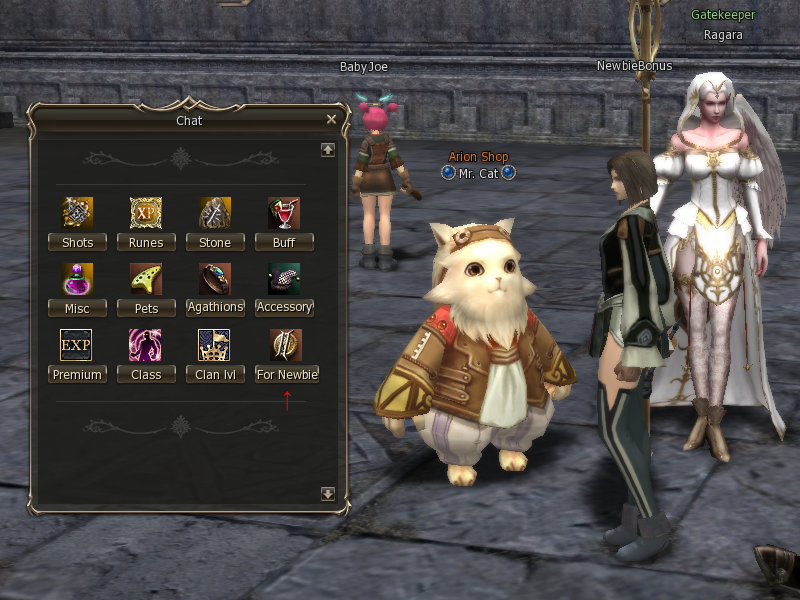Choose the Class option button

pyautogui.click(x=146, y=375)
